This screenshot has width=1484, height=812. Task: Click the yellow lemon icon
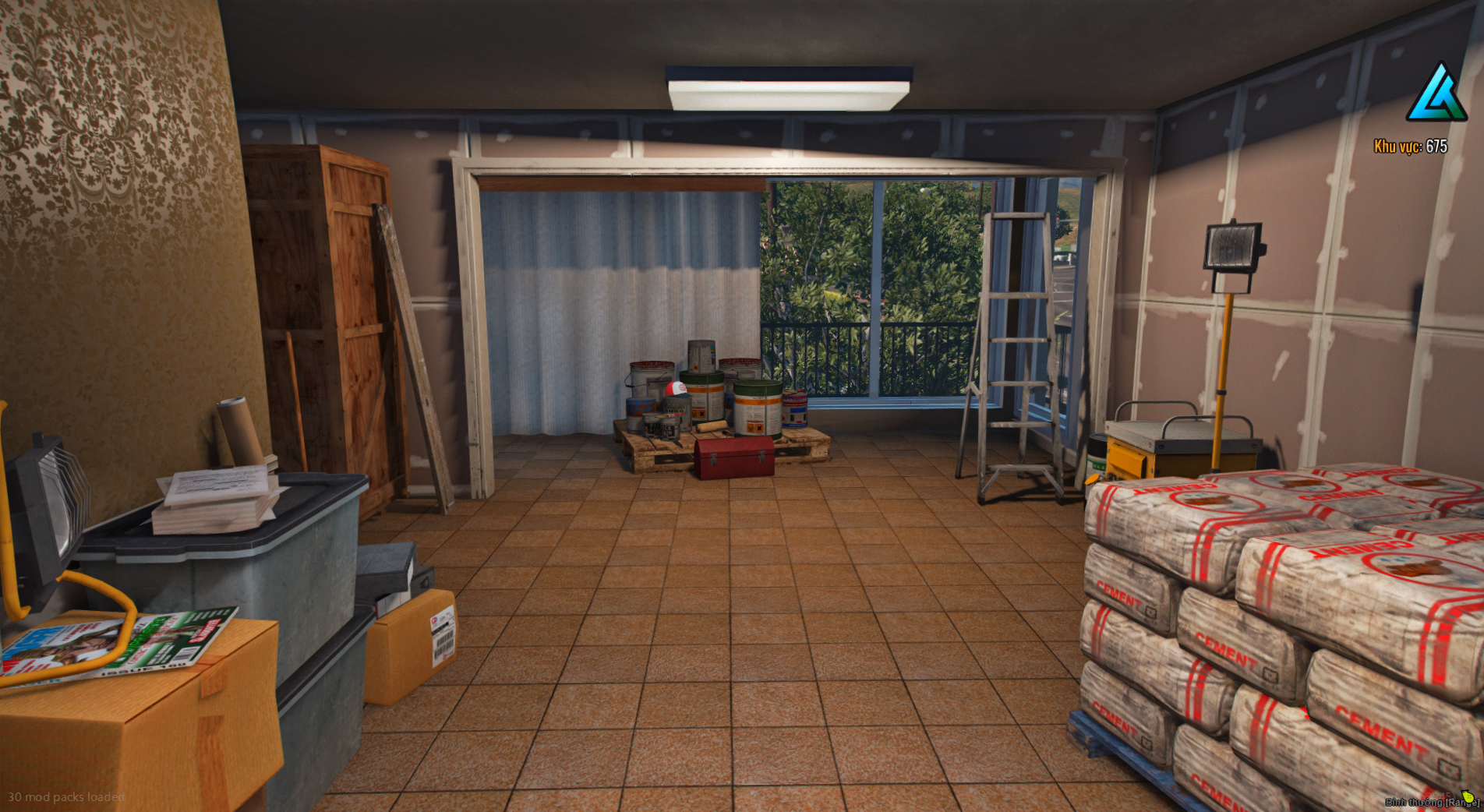[1468, 796]
